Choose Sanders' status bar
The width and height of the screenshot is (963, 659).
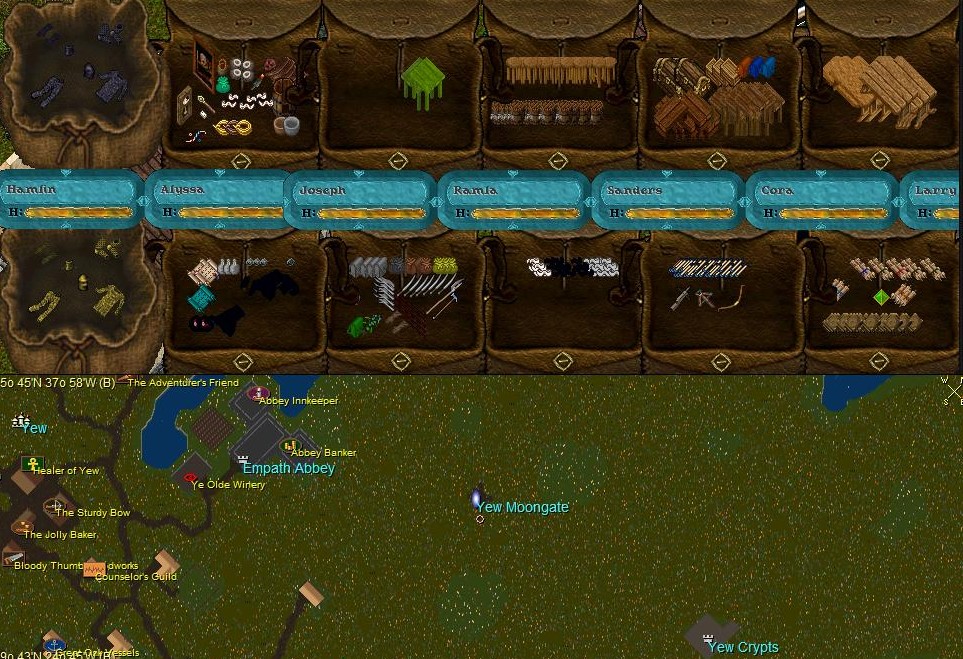(x=668, y=200)
